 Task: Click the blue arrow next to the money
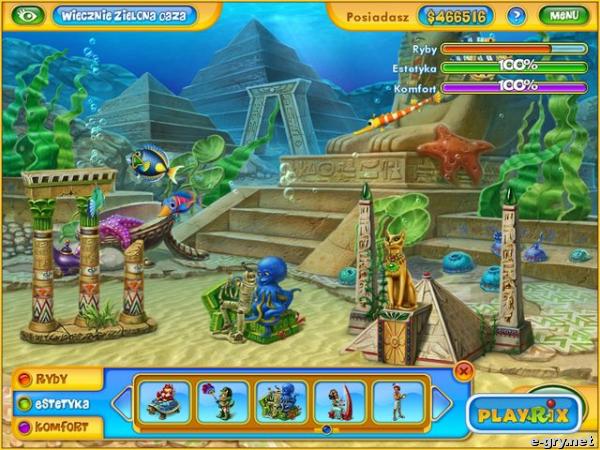tap(516, 16)
